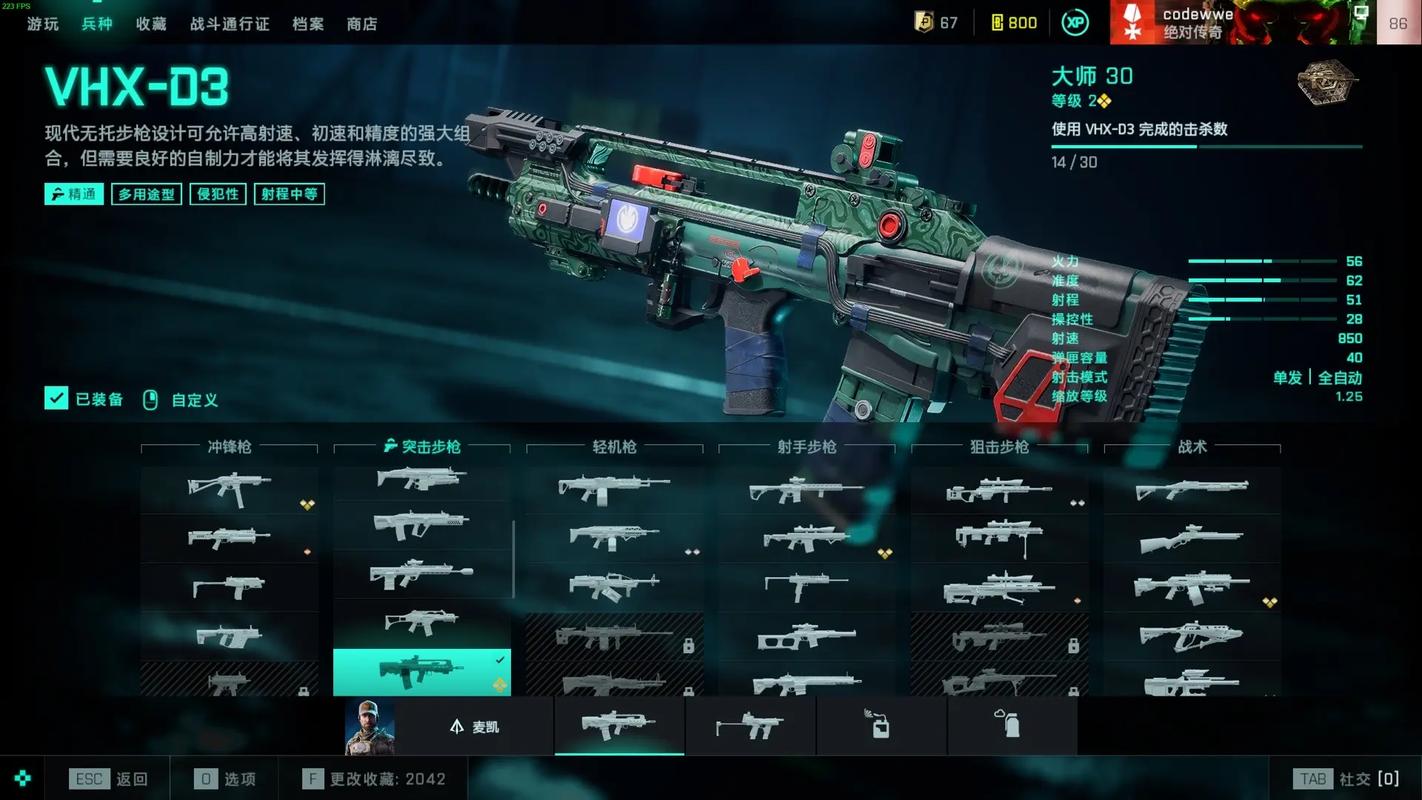Toggle the 已装备 checkbox
The height and width of the screenshot is (800, 1422).
56,399
